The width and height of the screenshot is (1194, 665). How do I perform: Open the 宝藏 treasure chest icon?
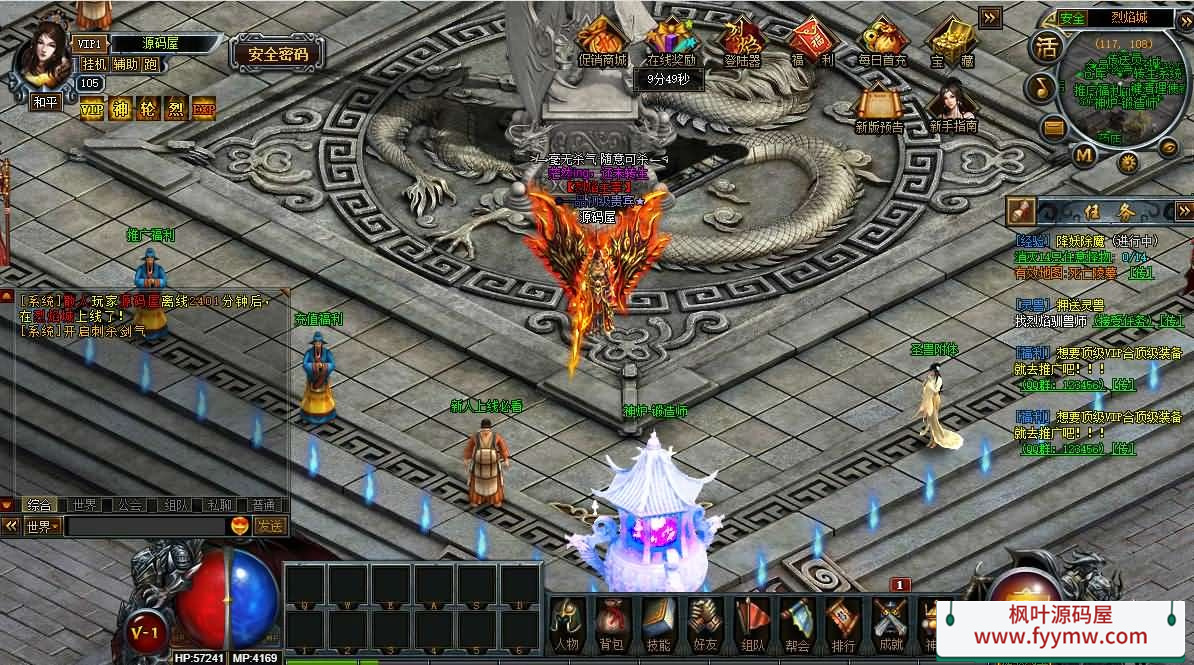coord(951,40)
